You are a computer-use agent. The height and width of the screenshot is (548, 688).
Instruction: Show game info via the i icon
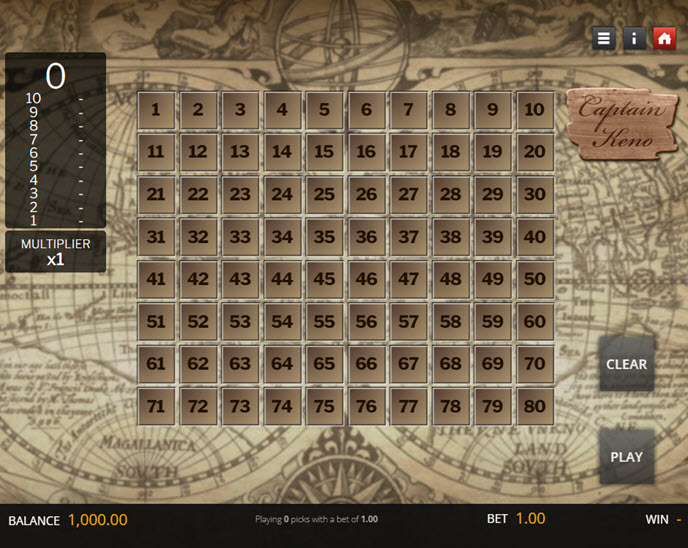click(634, 38)
